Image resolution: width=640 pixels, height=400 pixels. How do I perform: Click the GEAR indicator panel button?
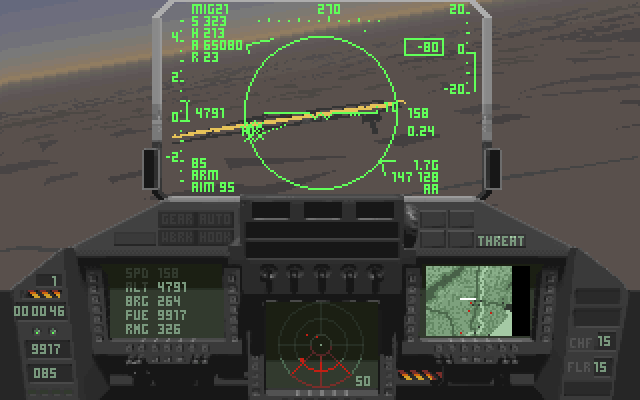coord(177,219)
